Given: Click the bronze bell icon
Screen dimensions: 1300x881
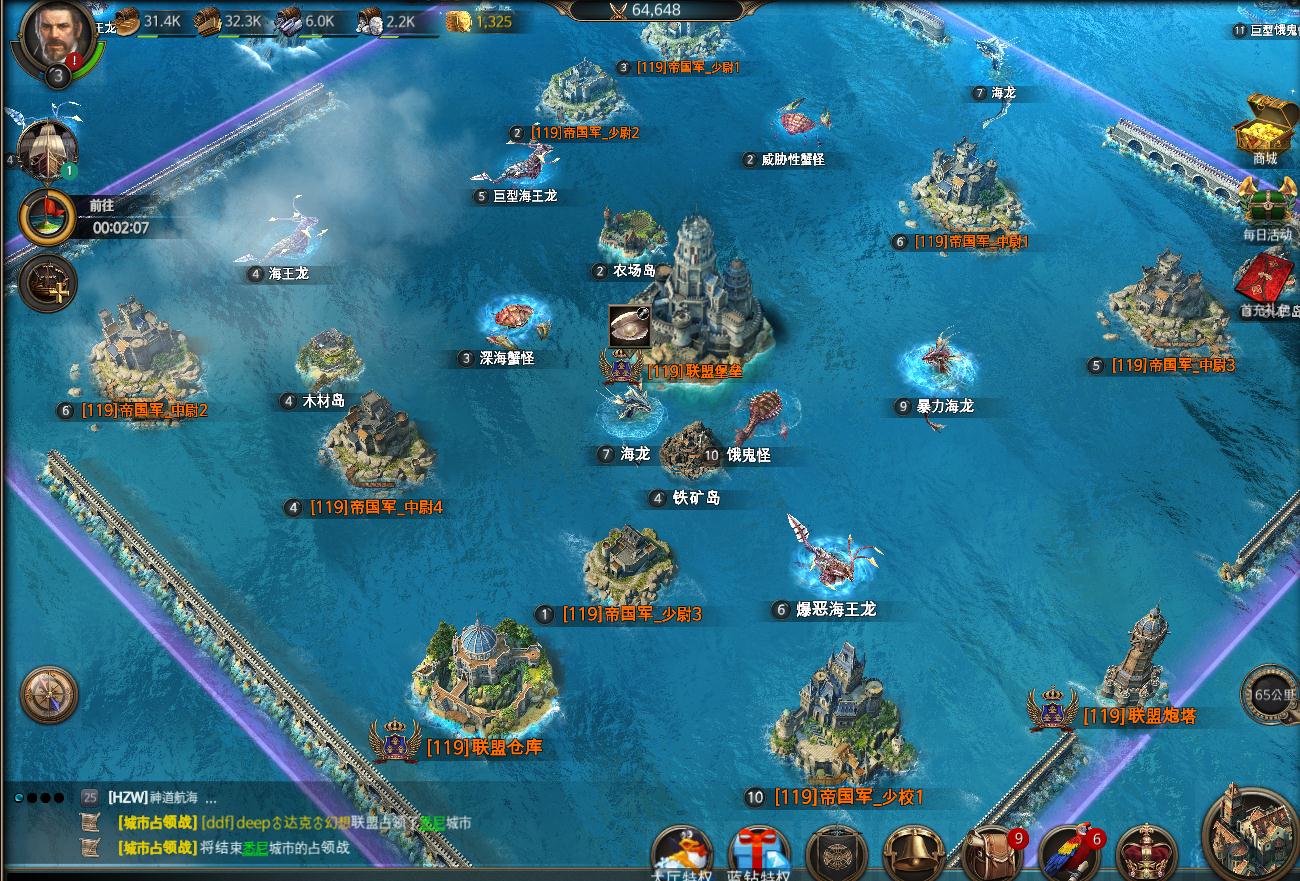Looking at the screenshot, I should pos(914,855).
